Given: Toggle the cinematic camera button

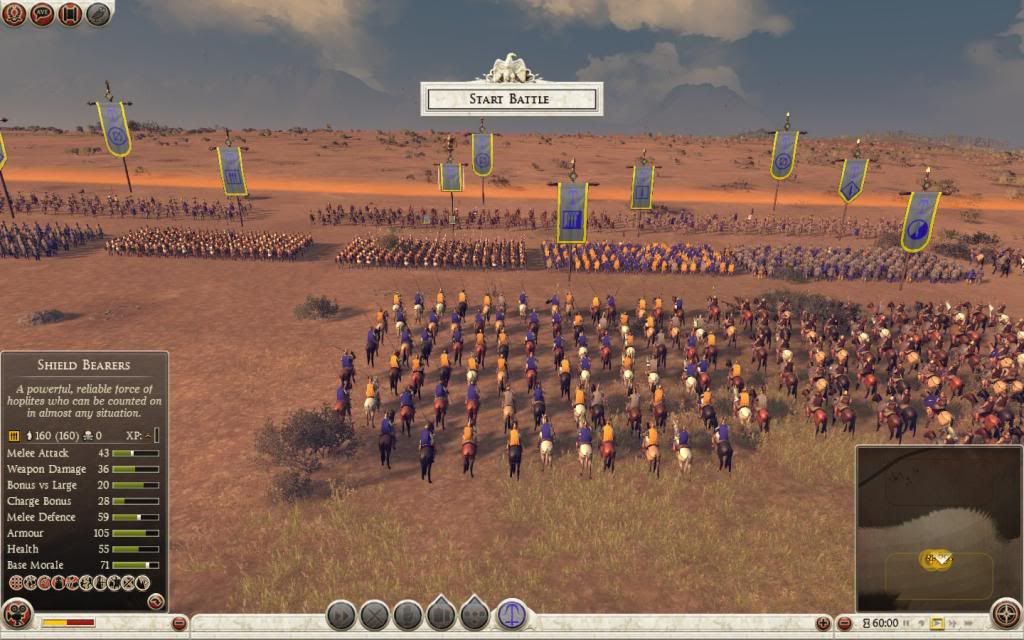Looking at the screenshot, I should click(17, 614).
